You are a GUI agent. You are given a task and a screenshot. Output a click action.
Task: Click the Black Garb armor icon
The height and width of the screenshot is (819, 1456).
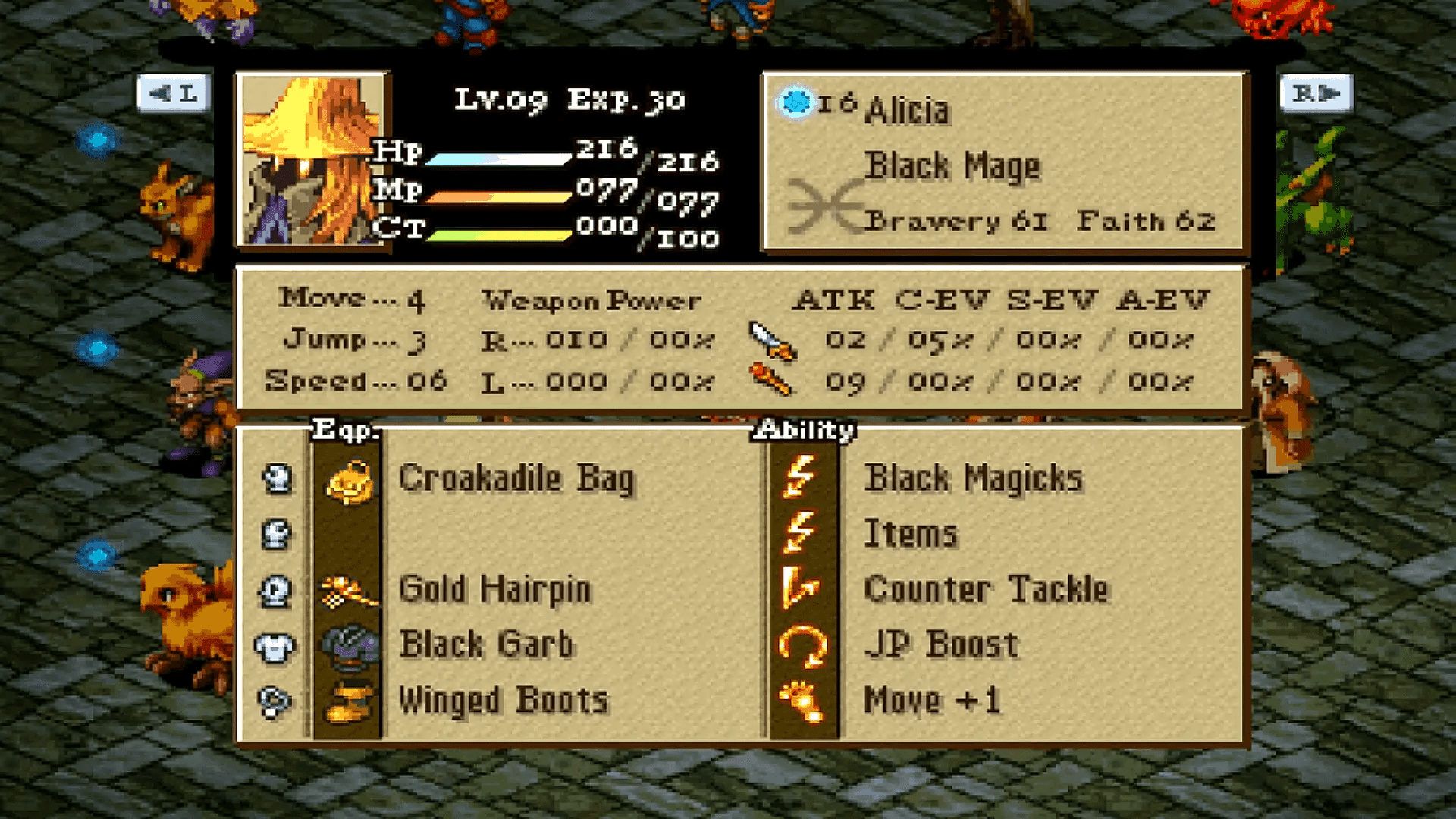(x=349, y=645)
